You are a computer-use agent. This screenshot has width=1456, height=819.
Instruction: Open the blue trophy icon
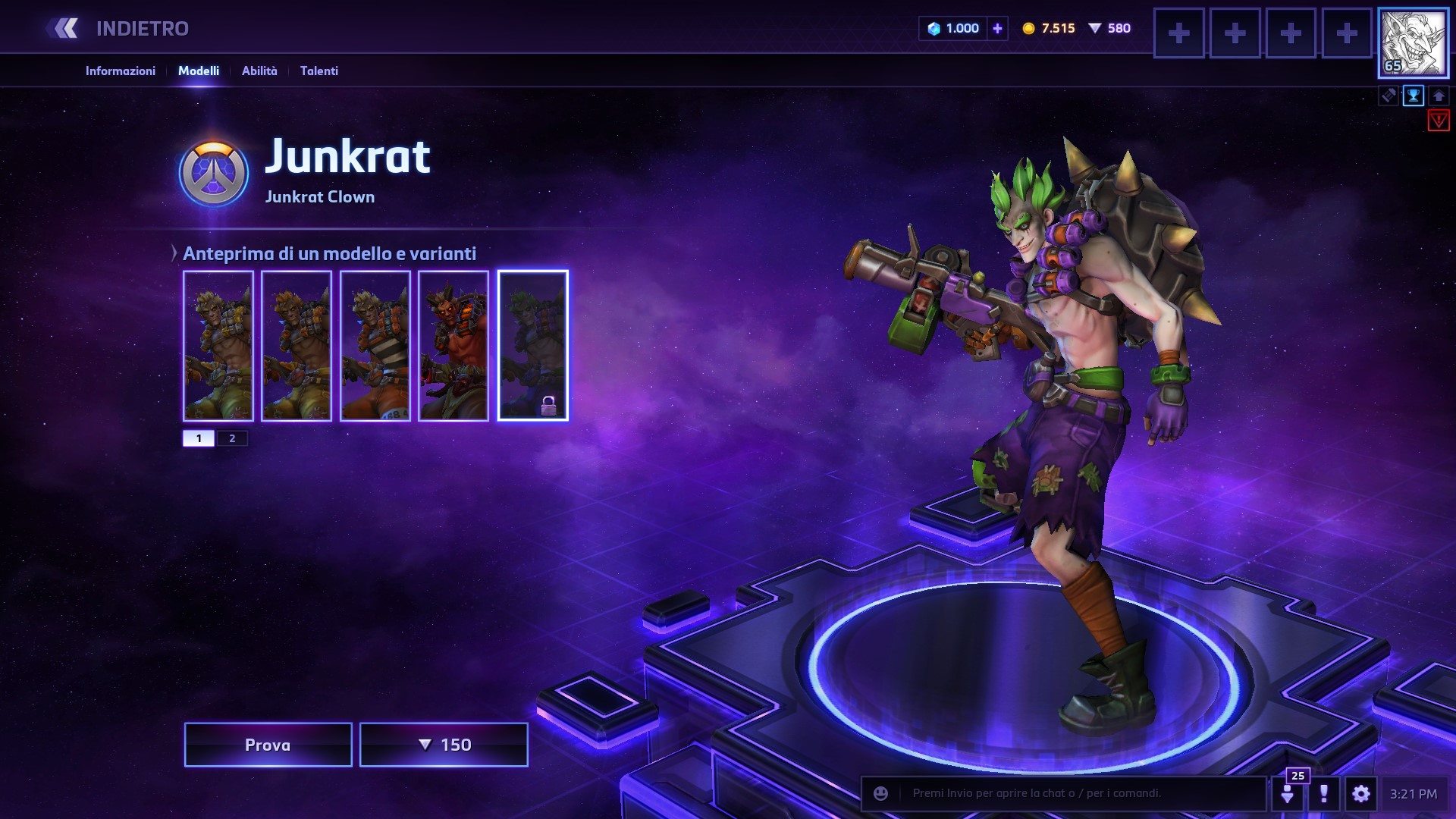(1414, 96)
